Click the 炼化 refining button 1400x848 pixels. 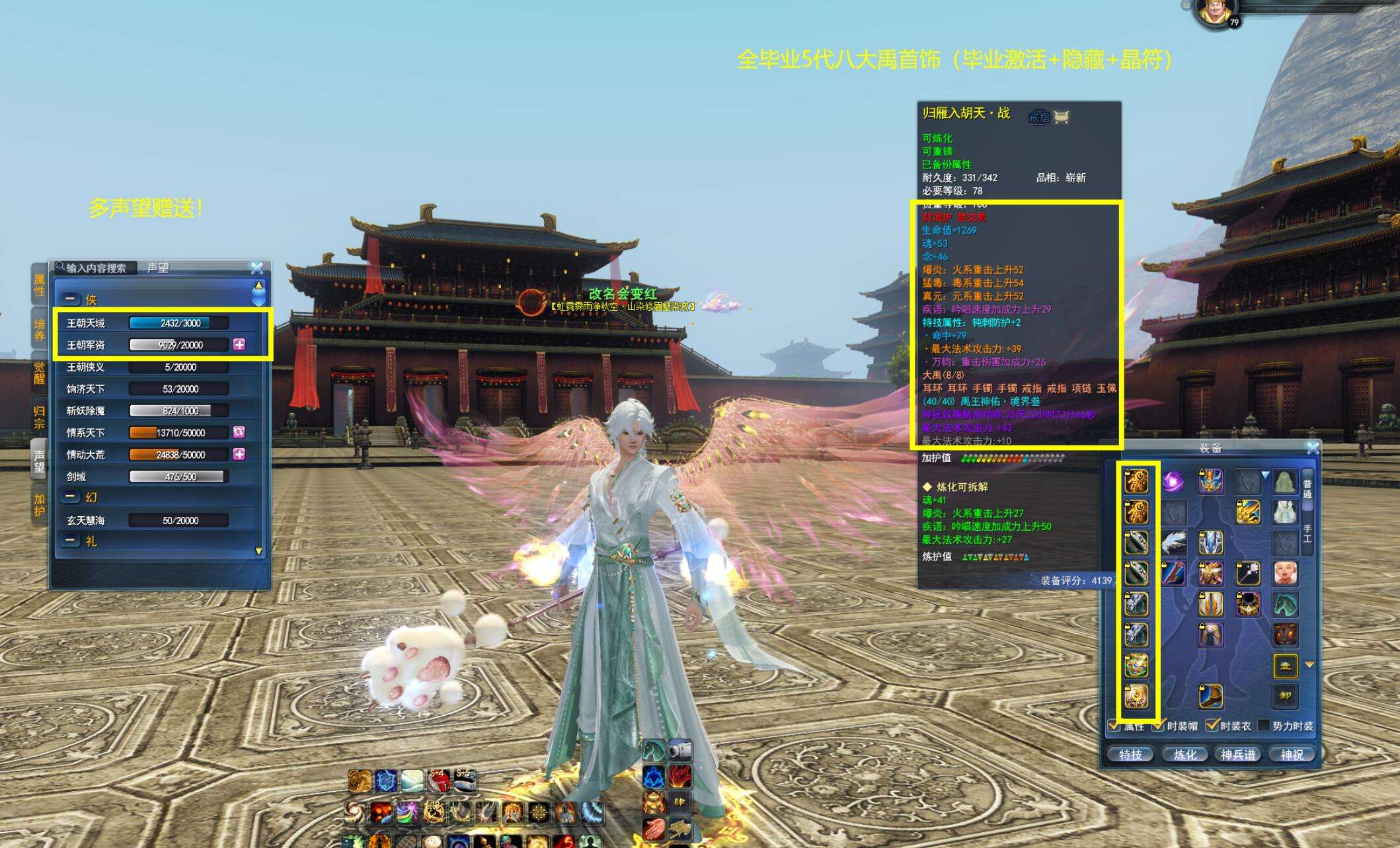pyautogui.click(x=1185, y=754)
